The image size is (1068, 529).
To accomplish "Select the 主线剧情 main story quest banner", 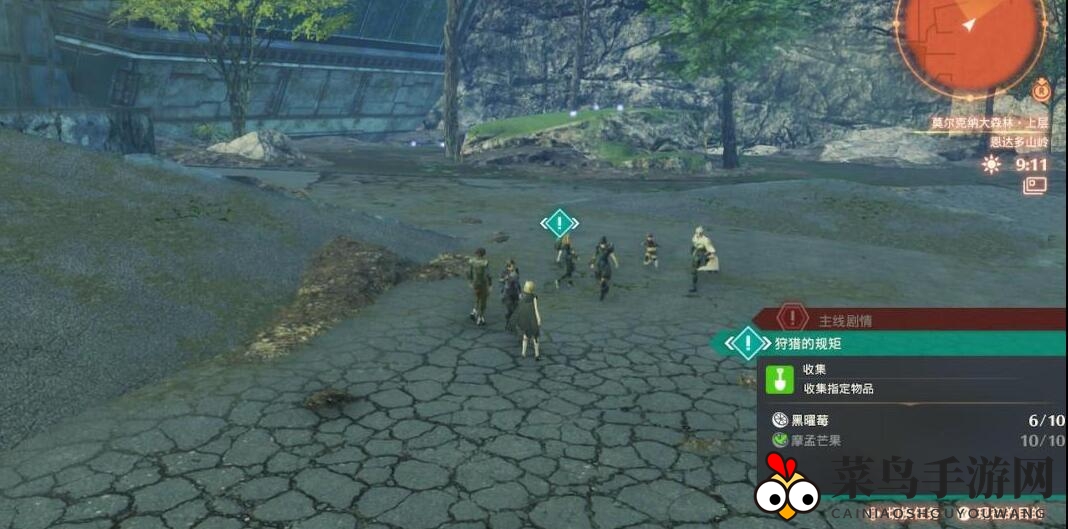I will tap(908, 320).
